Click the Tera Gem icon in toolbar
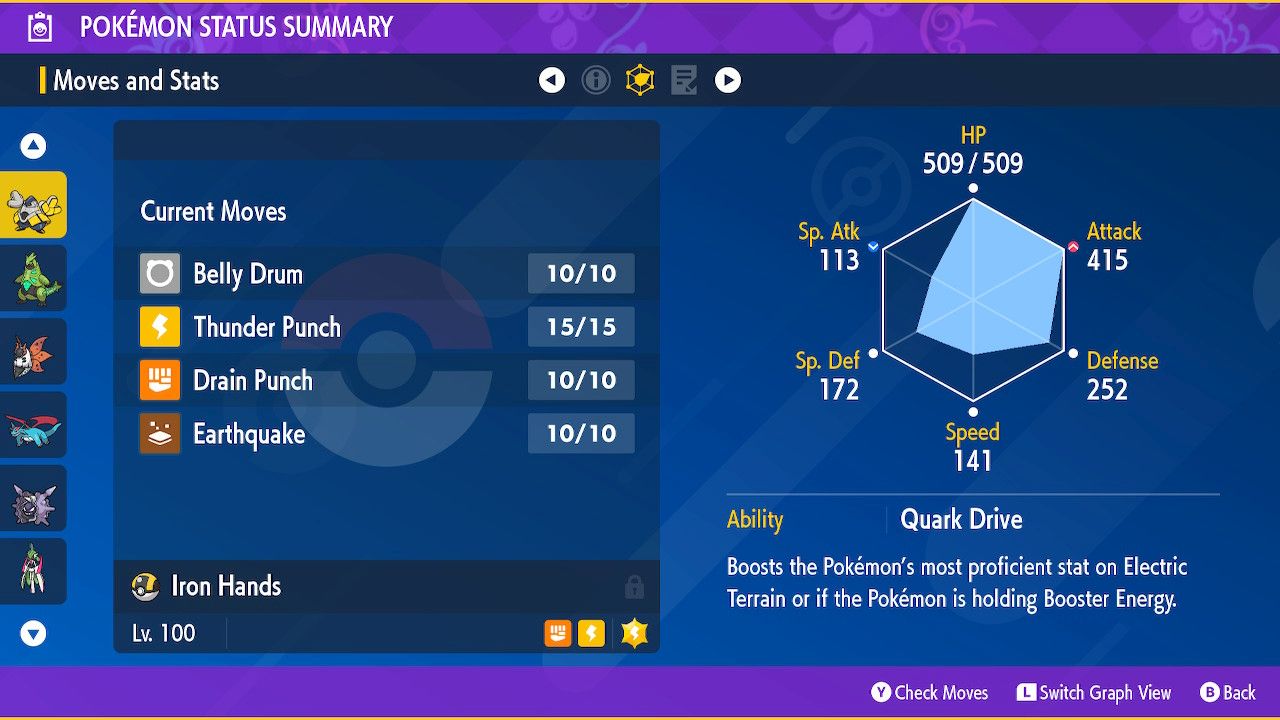The image size is (1280, 720). pyautogui.click(x=640, y=80)
